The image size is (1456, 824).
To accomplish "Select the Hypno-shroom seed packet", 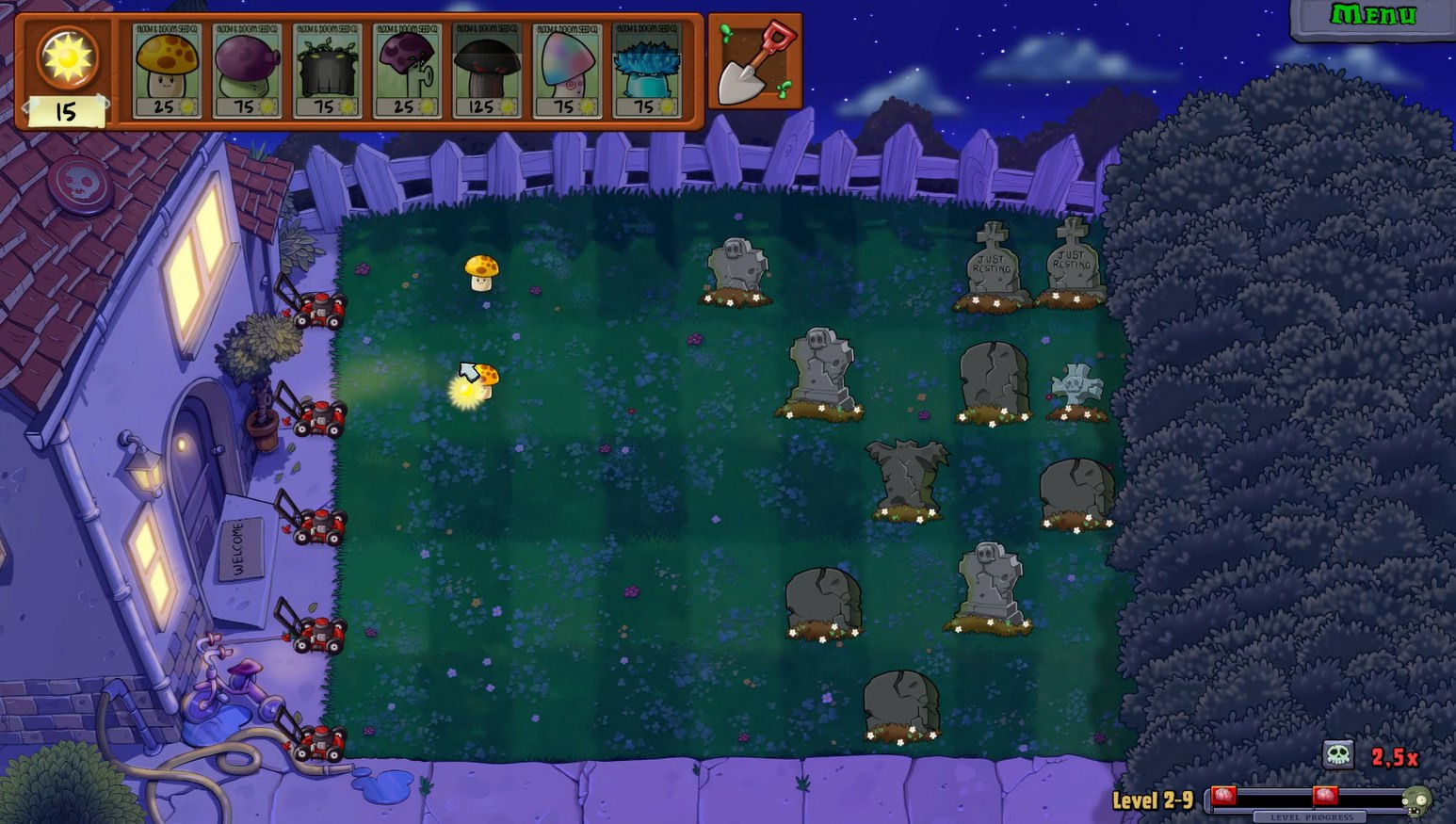I will [567, 71].
